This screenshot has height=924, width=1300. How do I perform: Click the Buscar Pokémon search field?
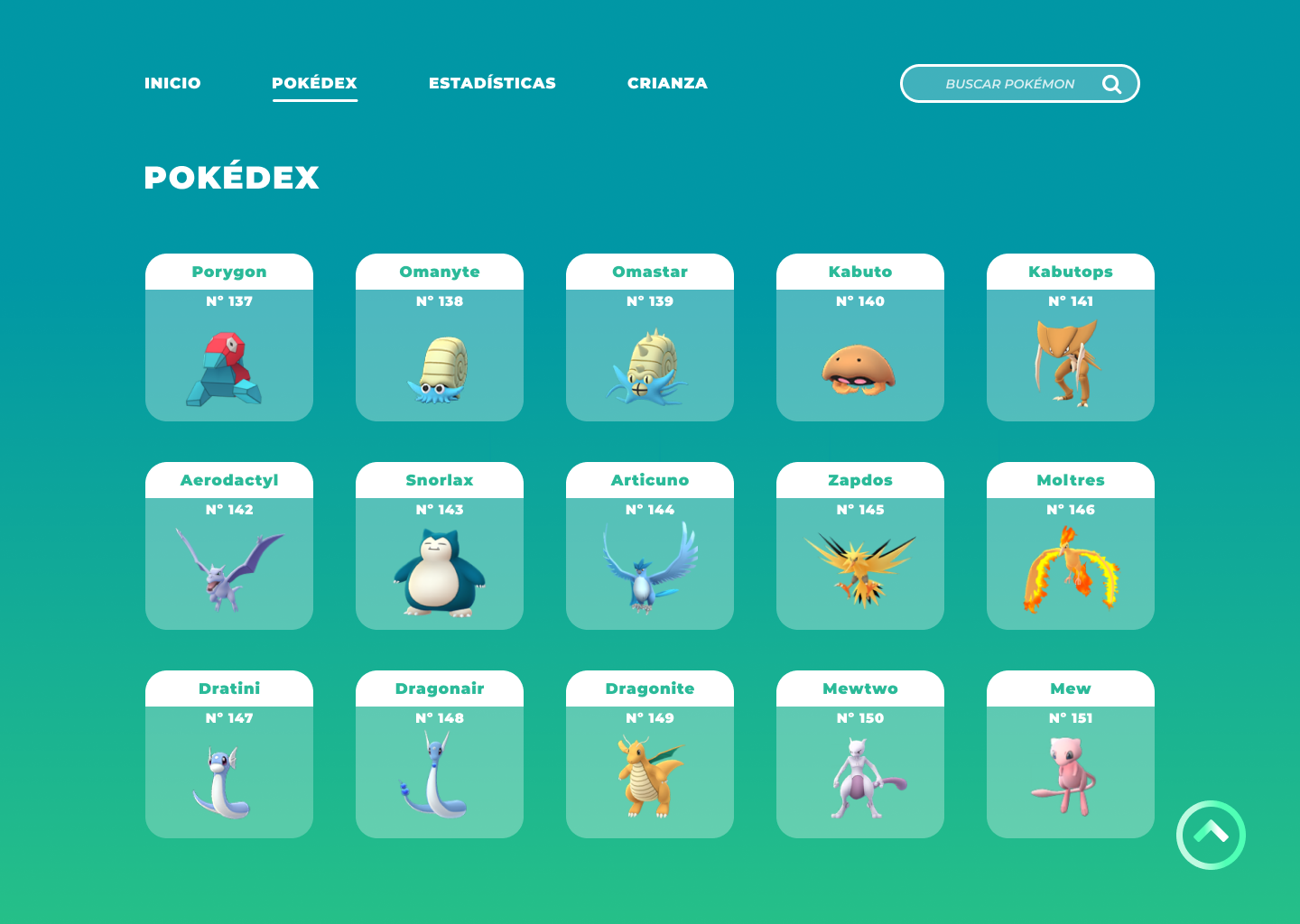point(1009,84)
